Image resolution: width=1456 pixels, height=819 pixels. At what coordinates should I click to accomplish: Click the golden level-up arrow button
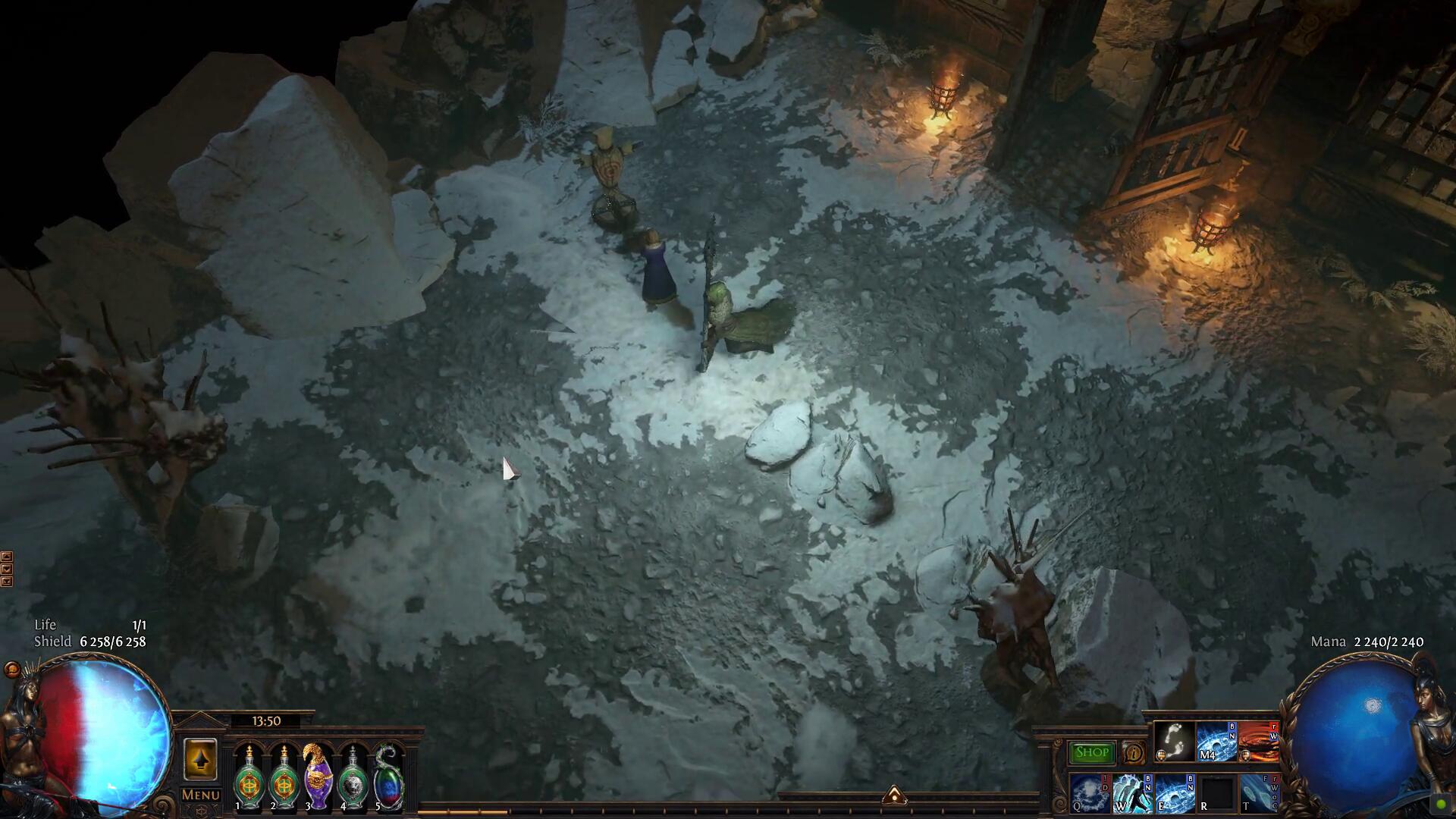click(x=200, y=759)
